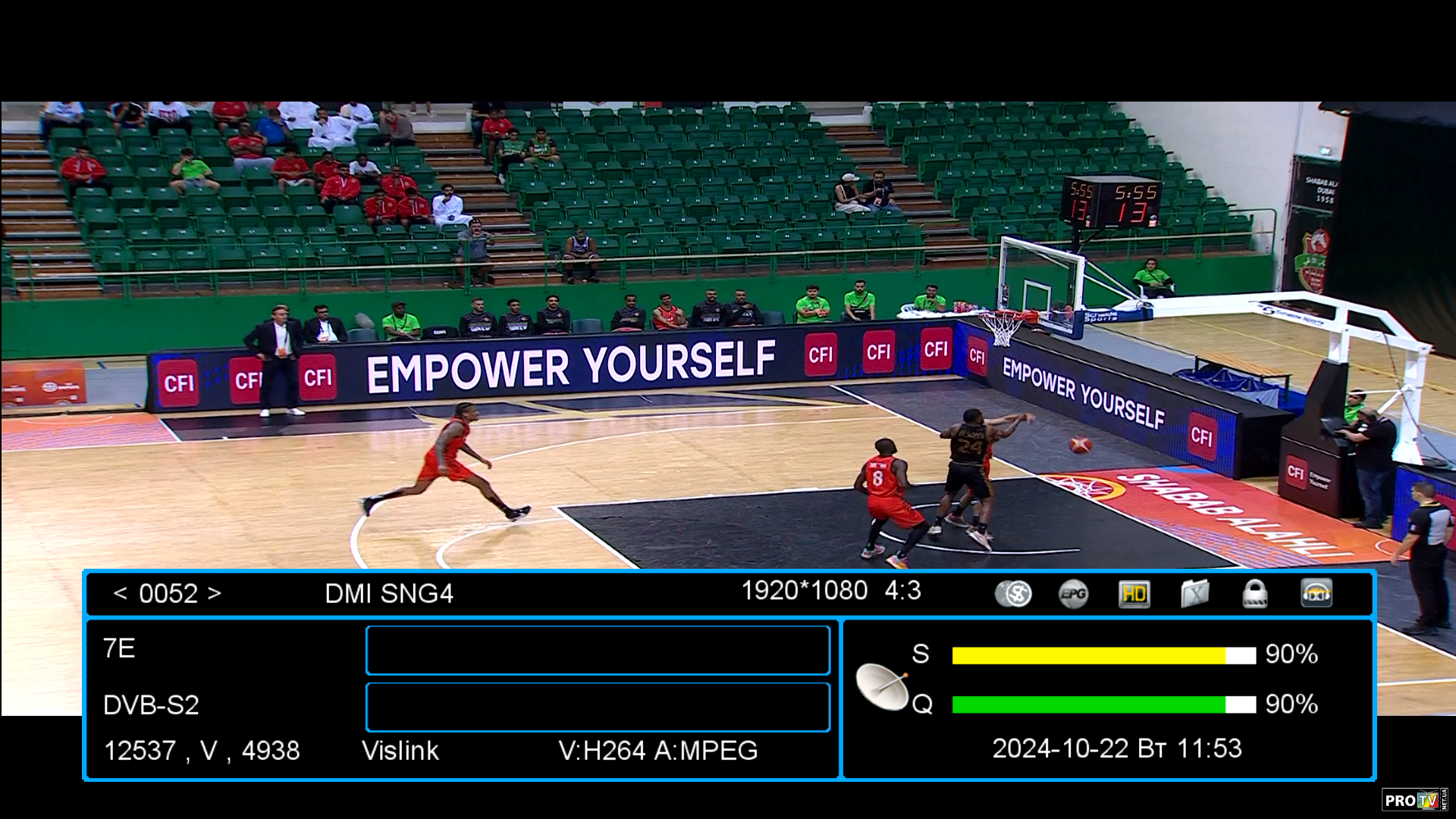1456x819 pixels.
Task: Go to previous channel with left arrow
Action: [x=120, y=593]
